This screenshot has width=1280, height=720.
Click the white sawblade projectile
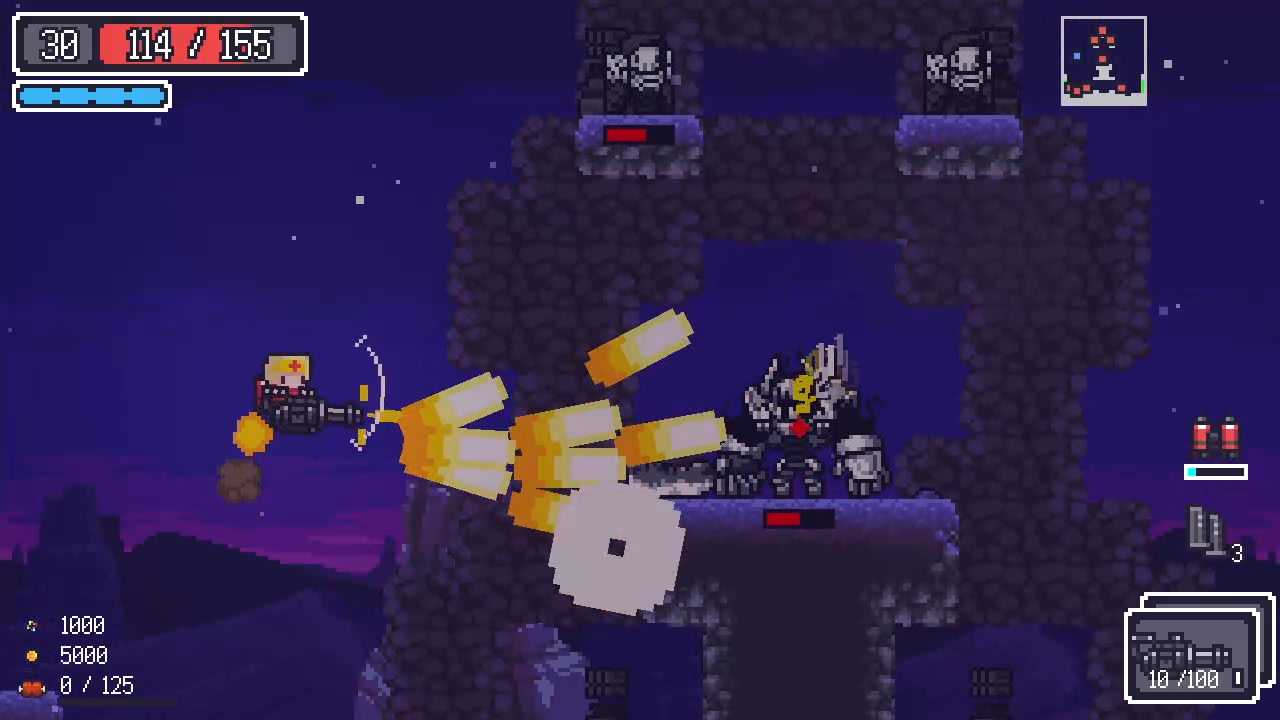point(617,548)
